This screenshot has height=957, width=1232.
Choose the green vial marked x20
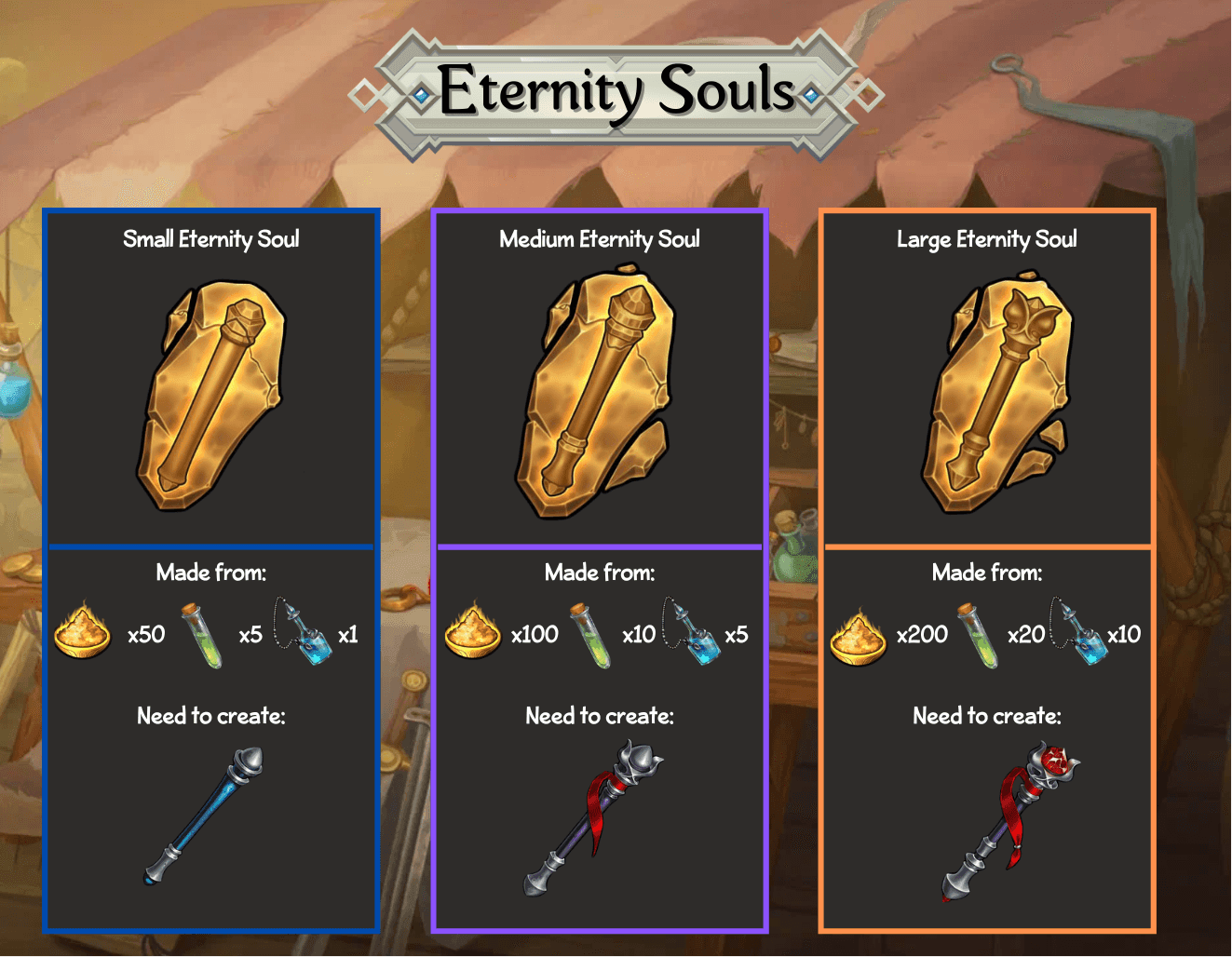(977, 635)
